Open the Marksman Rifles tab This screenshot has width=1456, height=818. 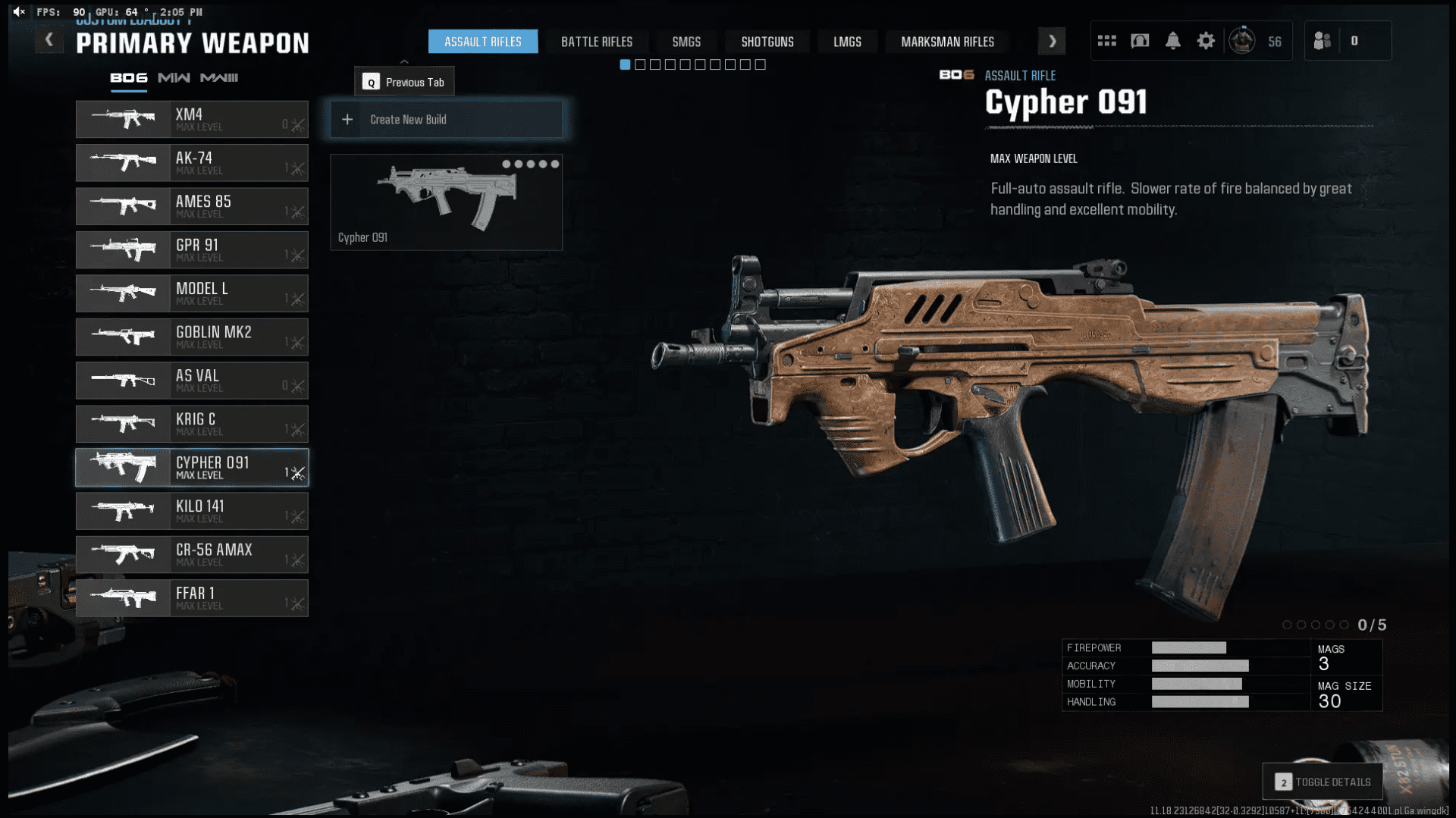point(947,42)
